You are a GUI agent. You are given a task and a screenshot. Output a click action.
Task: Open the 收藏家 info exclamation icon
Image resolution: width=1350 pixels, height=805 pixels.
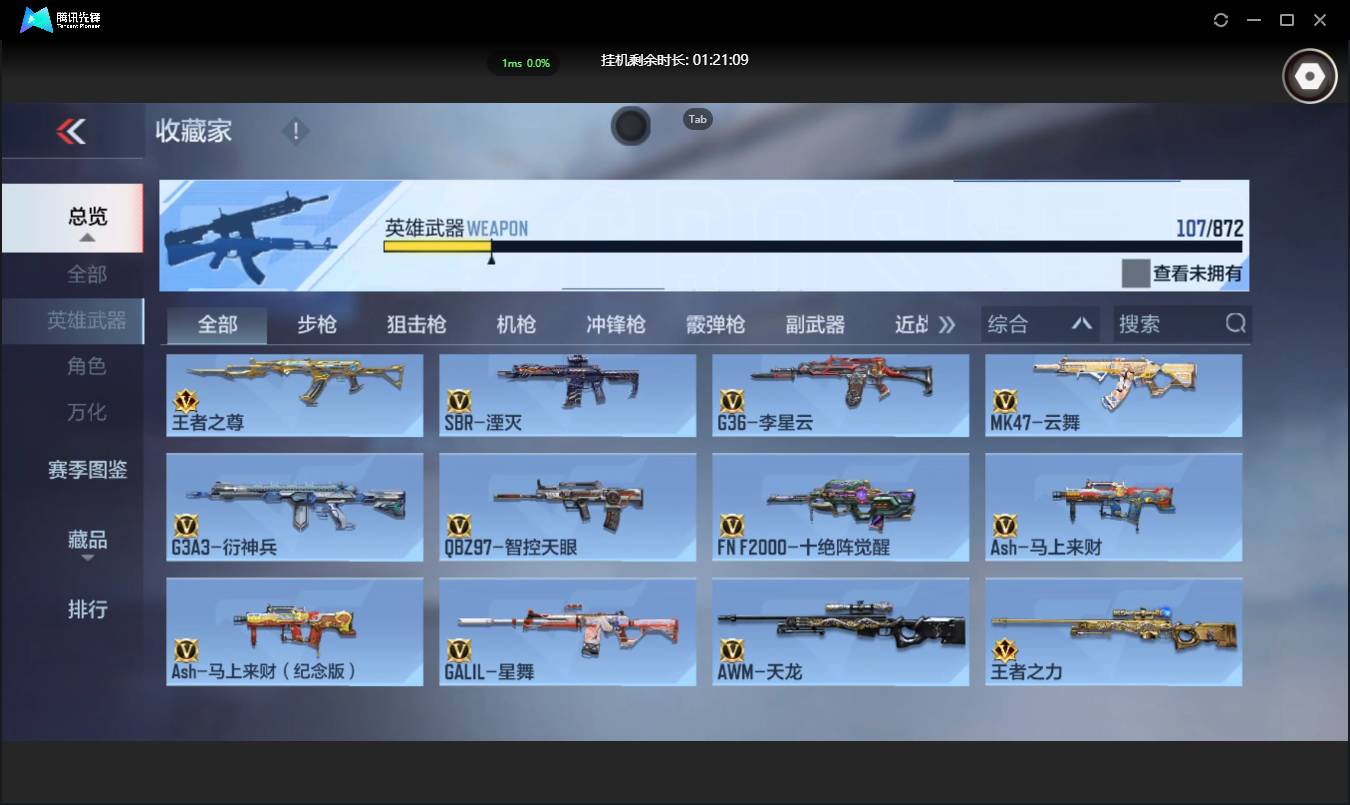[296, 131]
